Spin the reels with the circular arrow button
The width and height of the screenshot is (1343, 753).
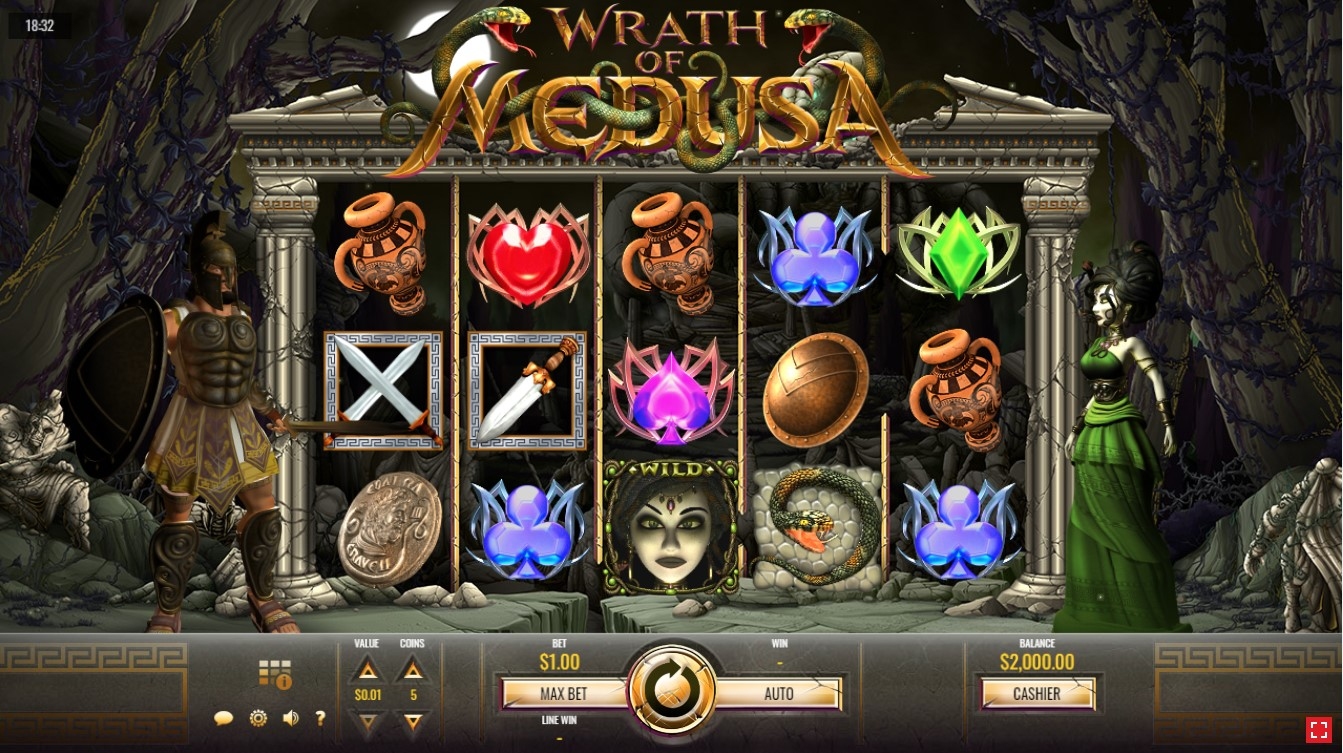click(x=672, y=689)
